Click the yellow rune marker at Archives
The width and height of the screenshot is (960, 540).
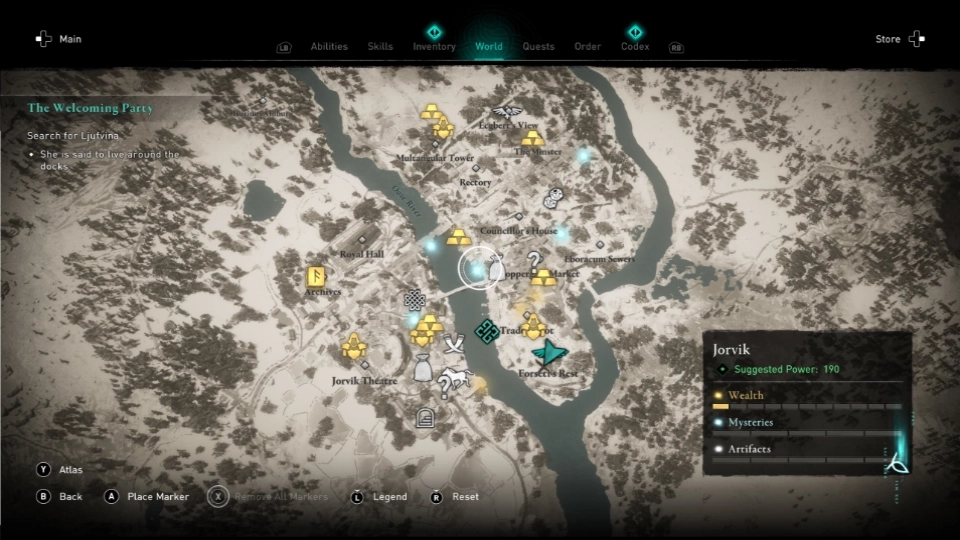[316, 277]
